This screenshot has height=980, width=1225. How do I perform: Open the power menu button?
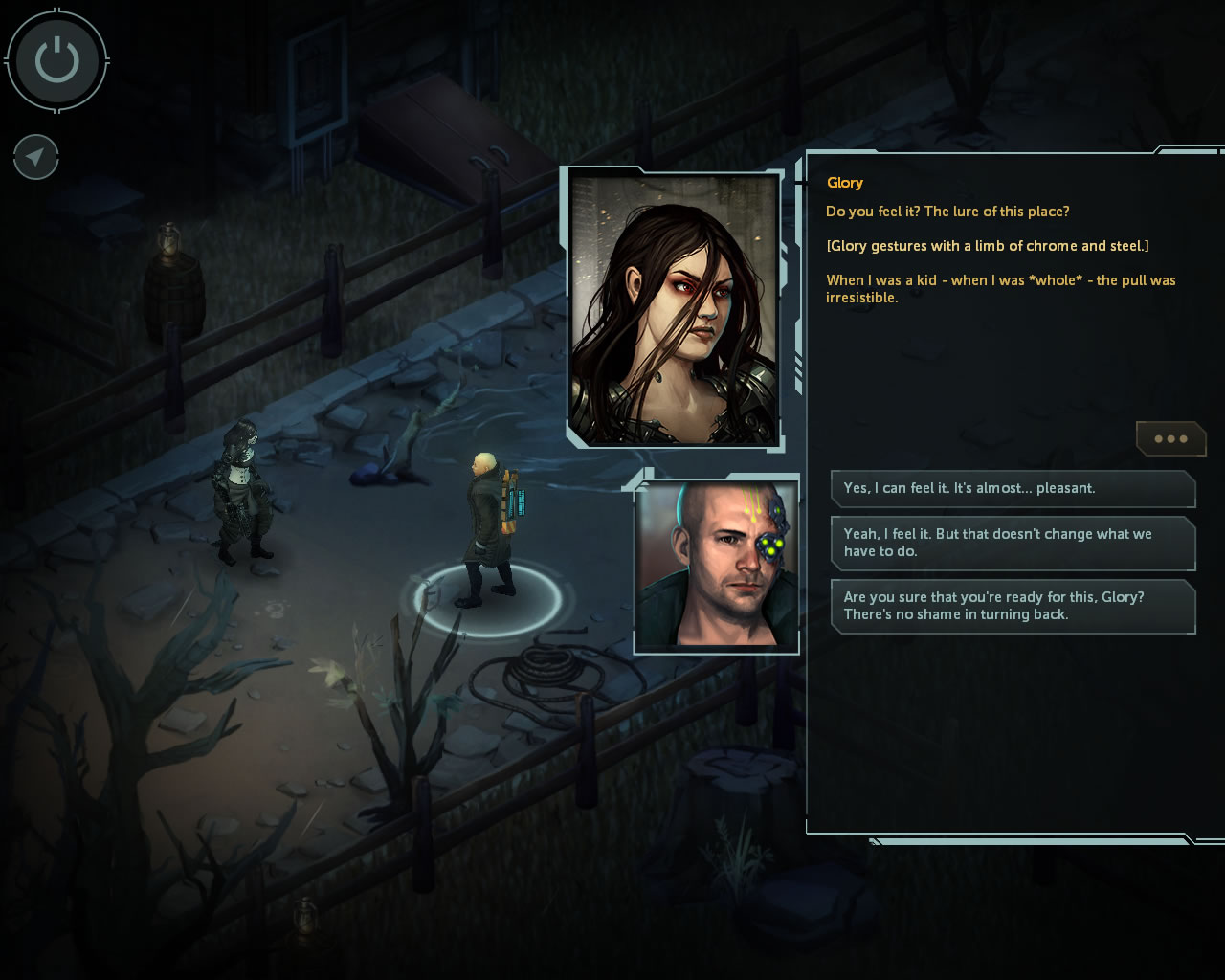click(x=56, y=61)
